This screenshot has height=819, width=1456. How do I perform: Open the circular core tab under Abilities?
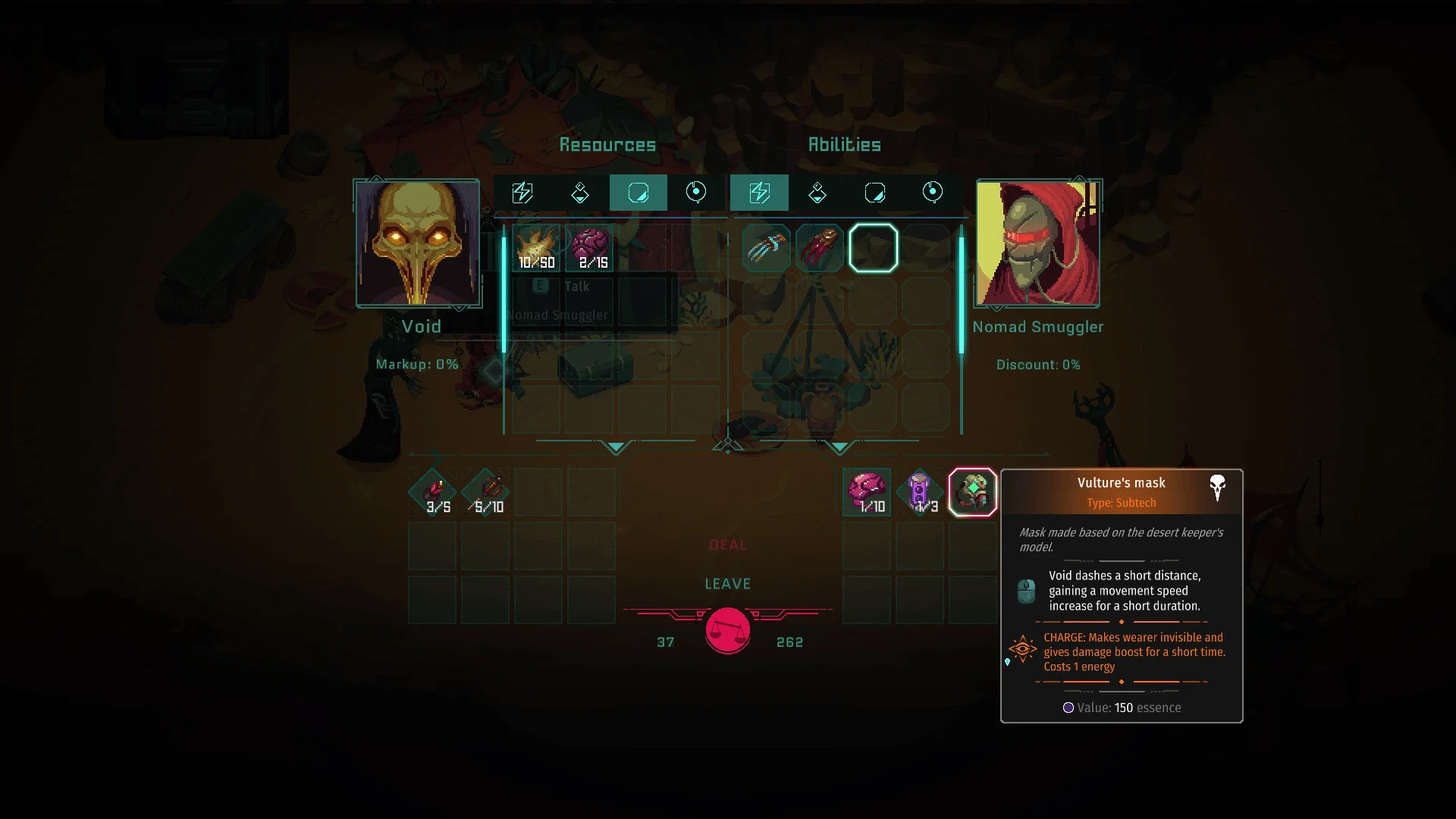click(932, 193)
